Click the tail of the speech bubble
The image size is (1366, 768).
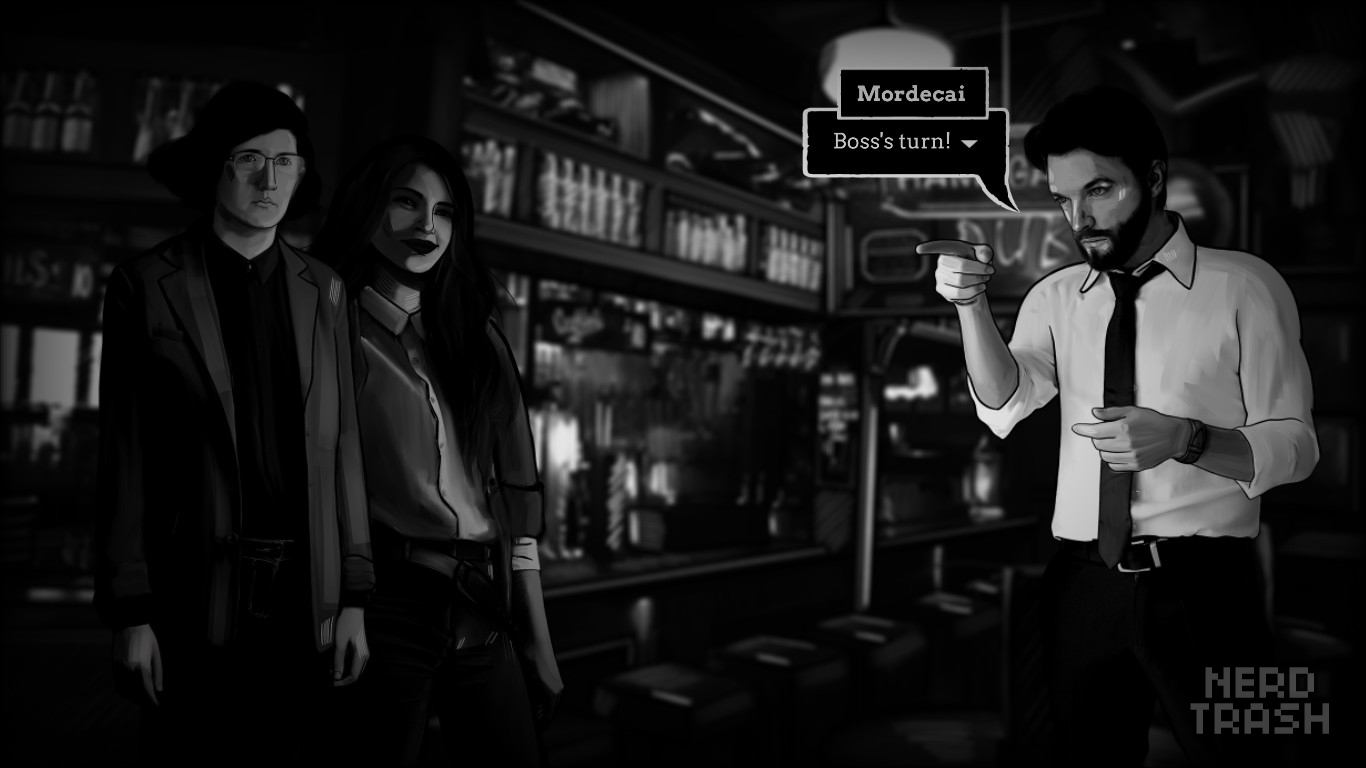(1000, 195)
